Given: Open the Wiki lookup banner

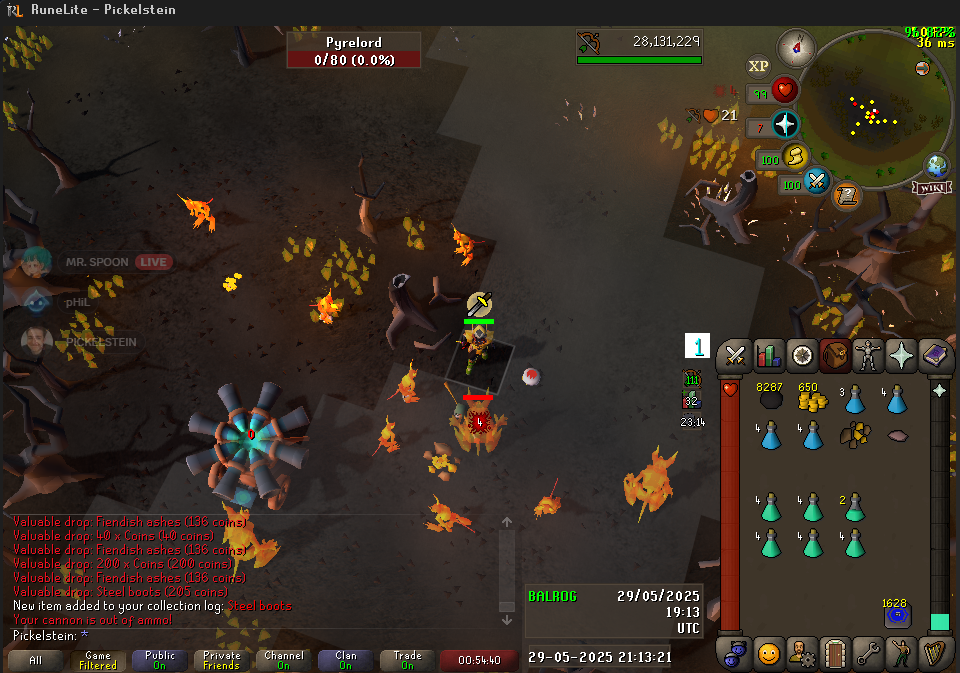Looking at the screenshot, I should pyautogui.click(x=930, y=187).
